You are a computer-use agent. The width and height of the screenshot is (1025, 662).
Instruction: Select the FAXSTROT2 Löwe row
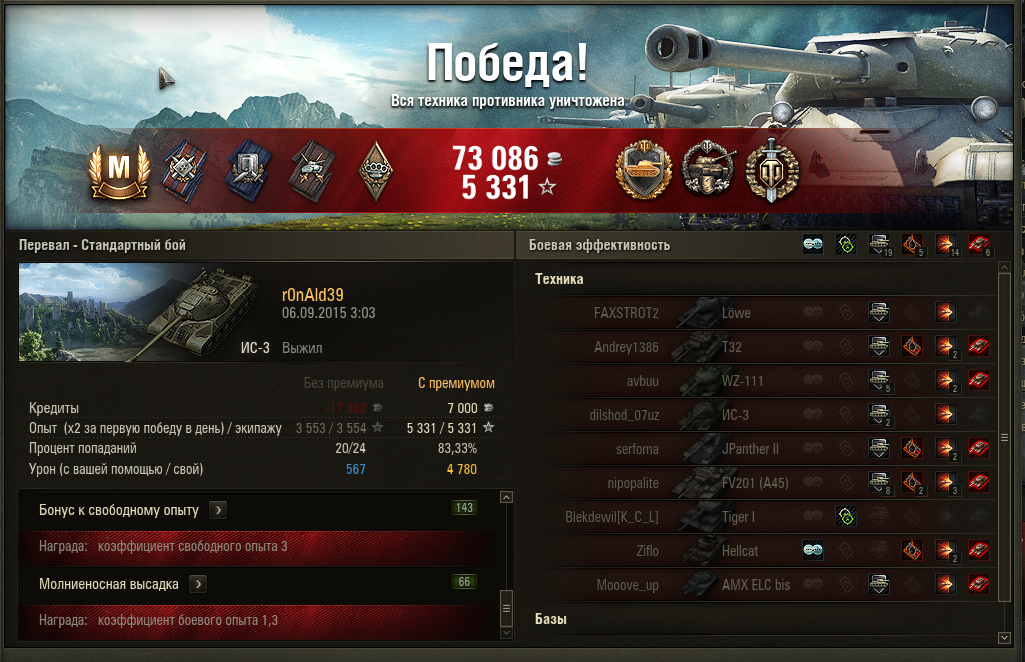pyautogui.click(x=760, y=313)
